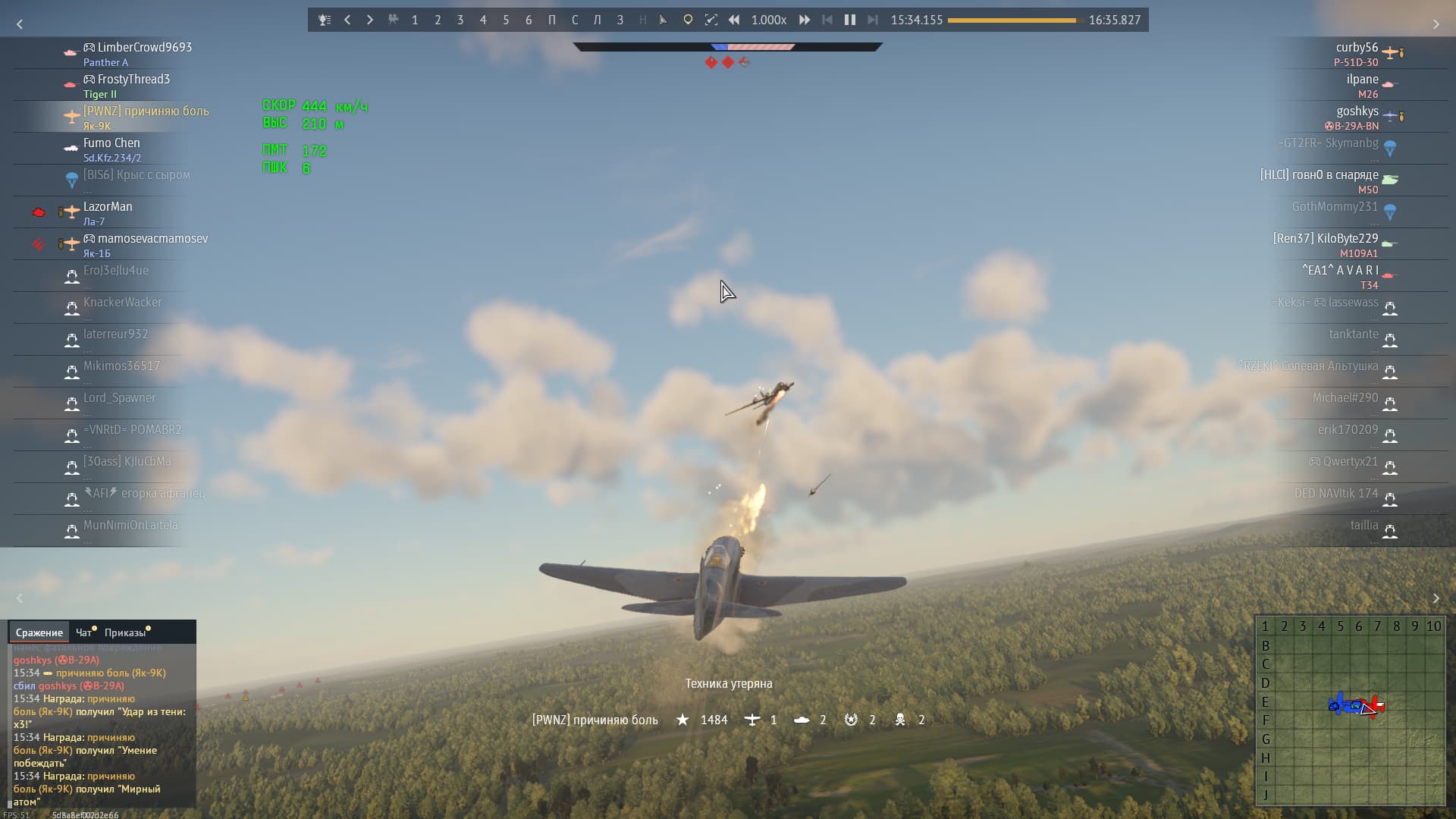Open the Приказы tab

click(124, 632)
